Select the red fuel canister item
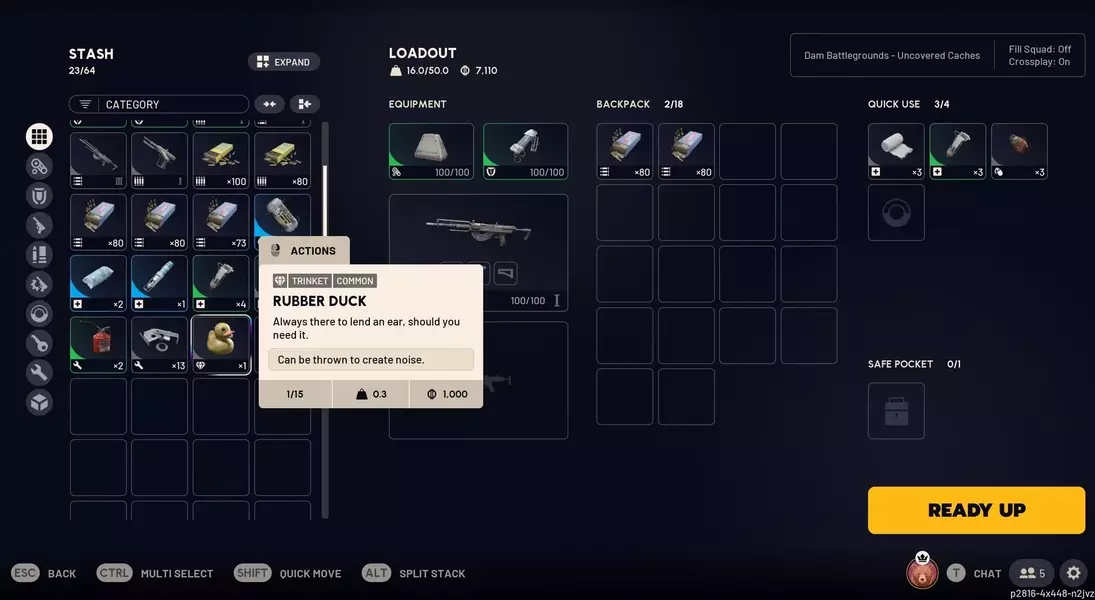 (x=98, y=344)
